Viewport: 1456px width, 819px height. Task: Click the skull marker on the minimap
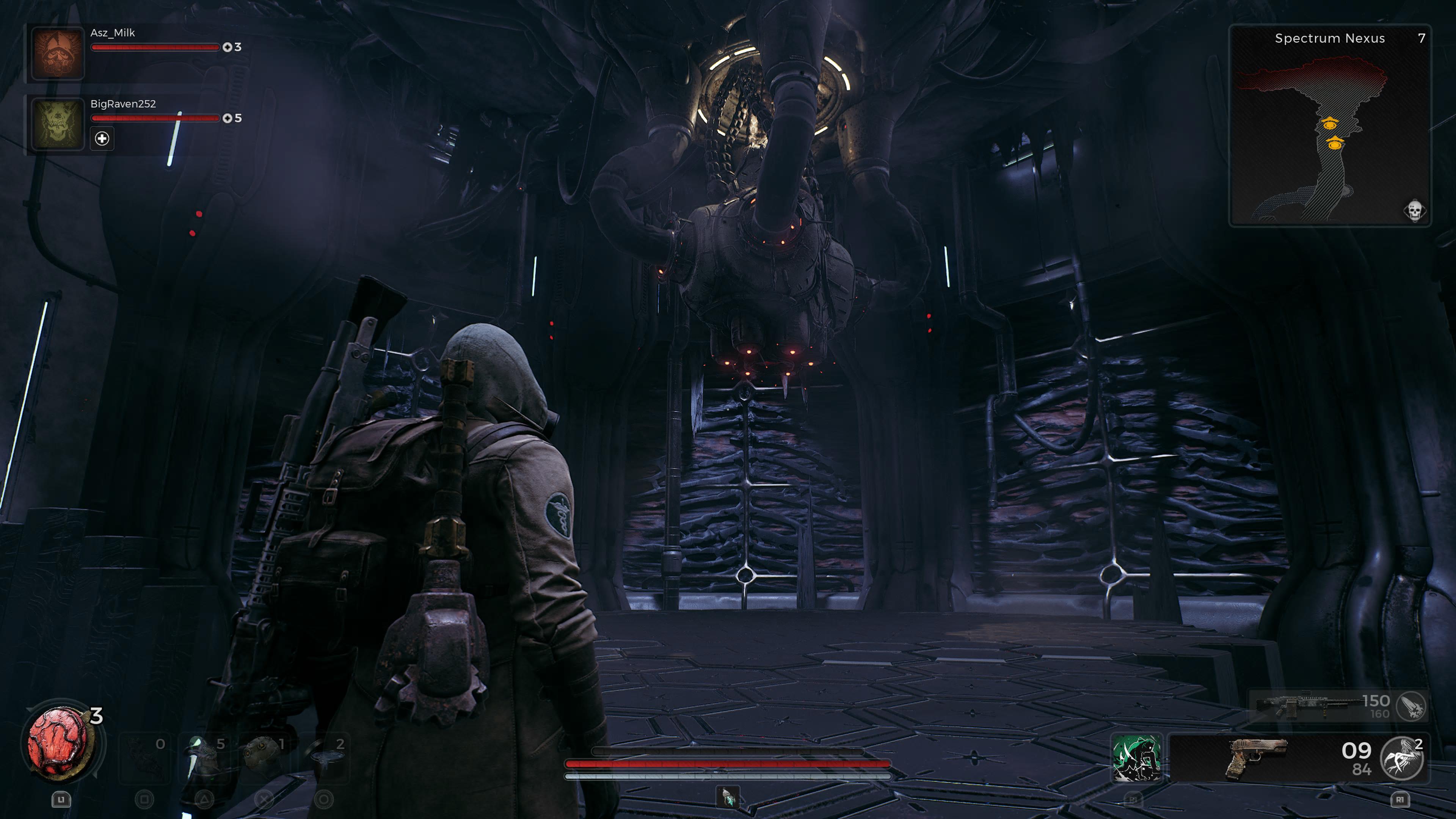pyautogui.click(x=1414, y=211)
